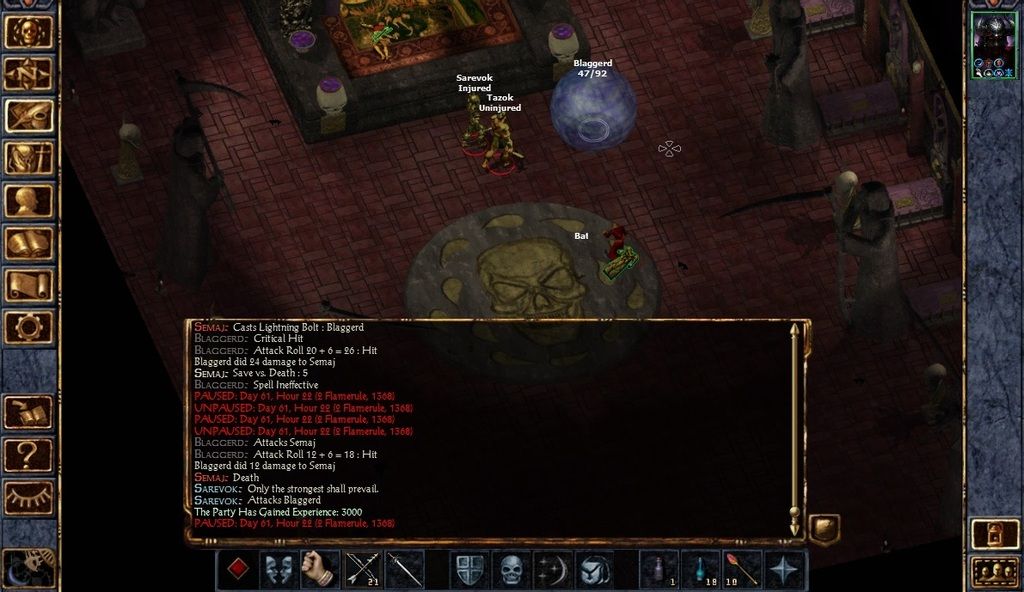The image size is (1024, 592).
Task: Select all party members with the group button
Action: [994, 572]
